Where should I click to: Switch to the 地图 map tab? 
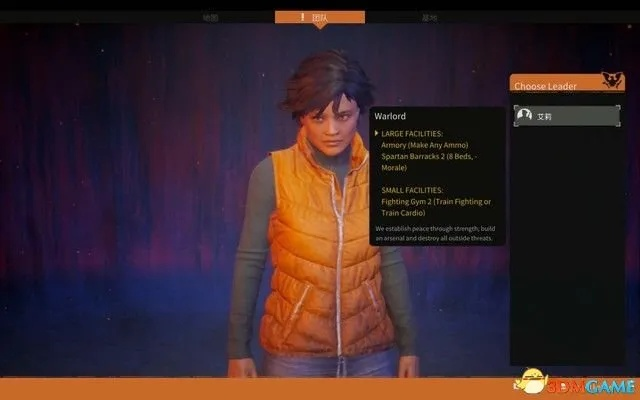click(x=210, y=18)
